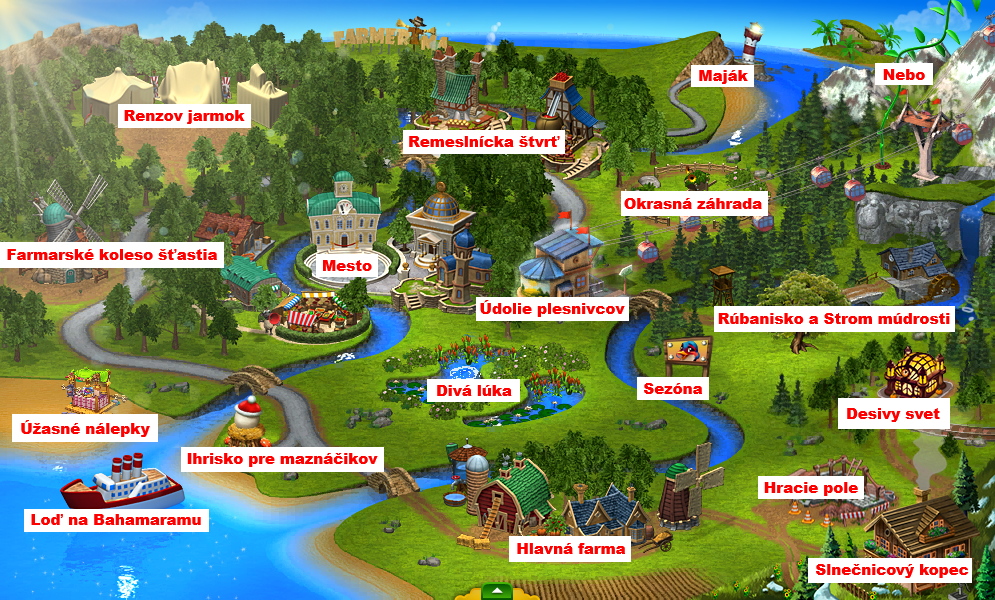
Task: Open Rúbanisko a Strom múdrosti label
Action: pyautogui.click(x=834, y=319)
